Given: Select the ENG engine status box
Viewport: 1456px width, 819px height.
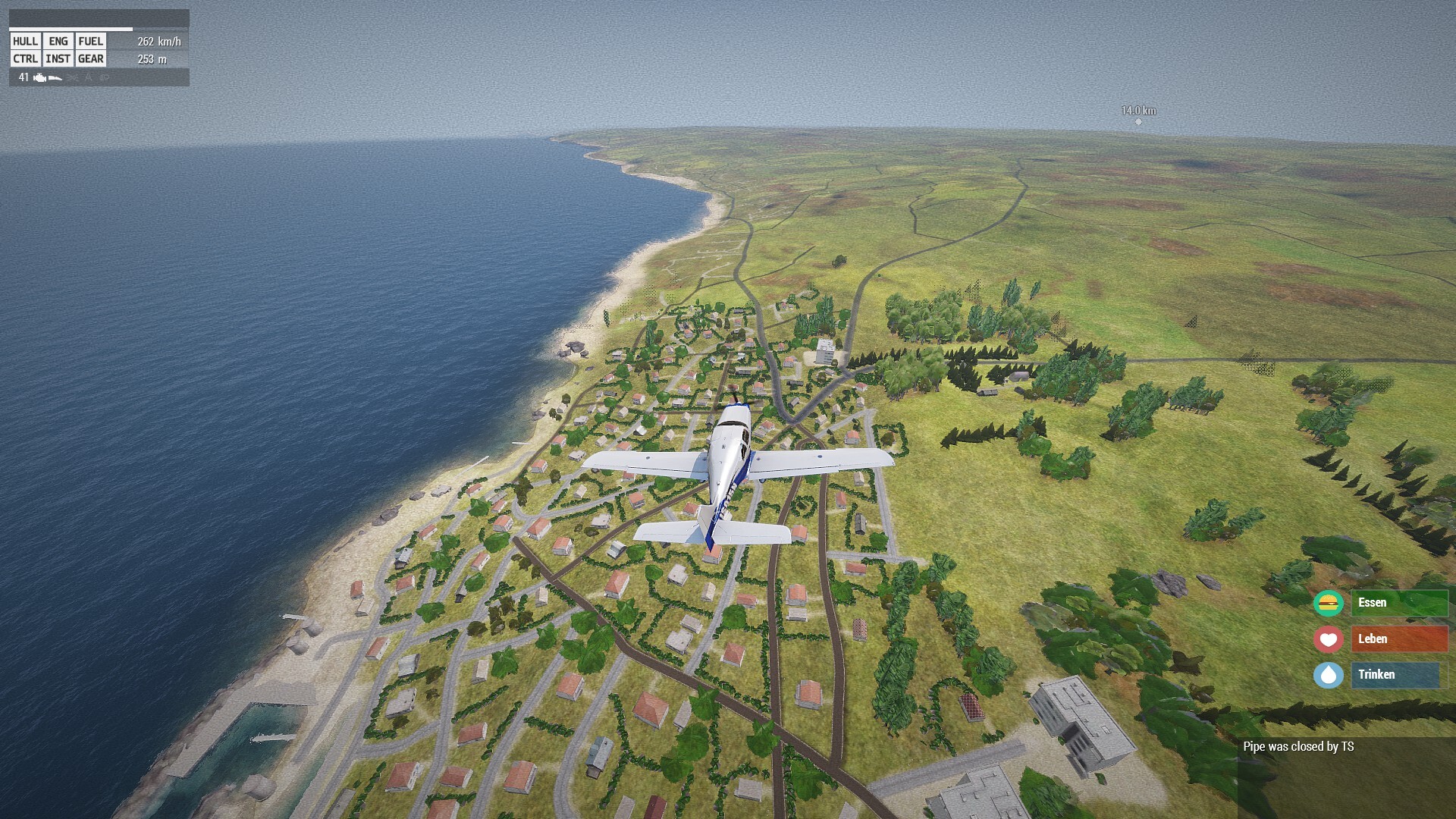Looking at the screenshot, I should click(x=58, y=42).
